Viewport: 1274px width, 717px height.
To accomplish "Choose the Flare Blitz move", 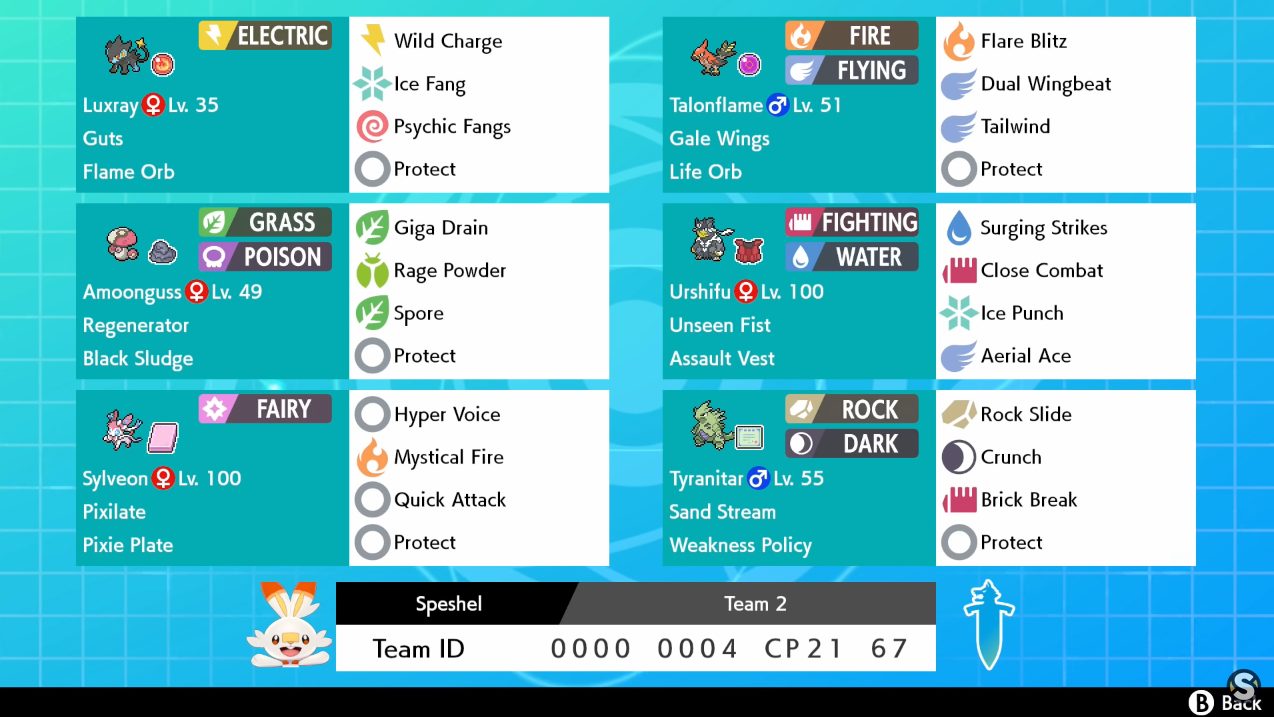I will click(x=1023, y=41).
